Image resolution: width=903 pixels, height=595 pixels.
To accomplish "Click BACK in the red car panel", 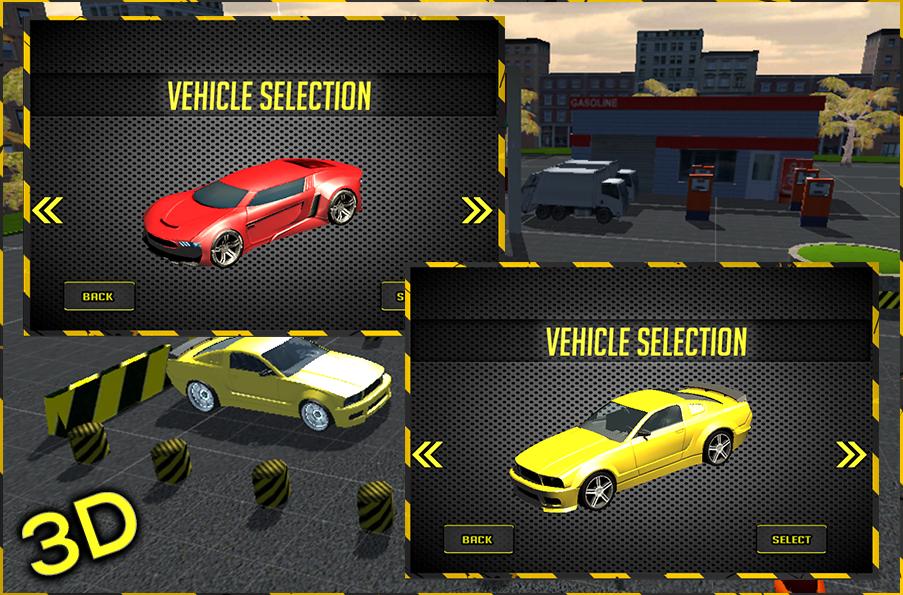I will tap(98, 296).
